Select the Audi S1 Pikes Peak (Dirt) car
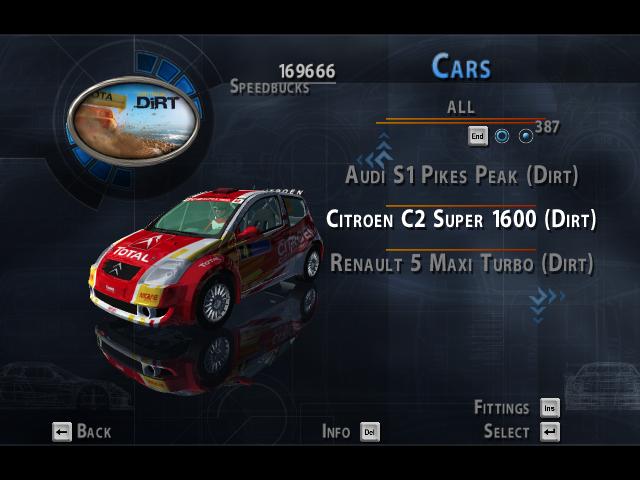This screenshot has height=480, width=640. pyautogui.click(x=461, y=176)
